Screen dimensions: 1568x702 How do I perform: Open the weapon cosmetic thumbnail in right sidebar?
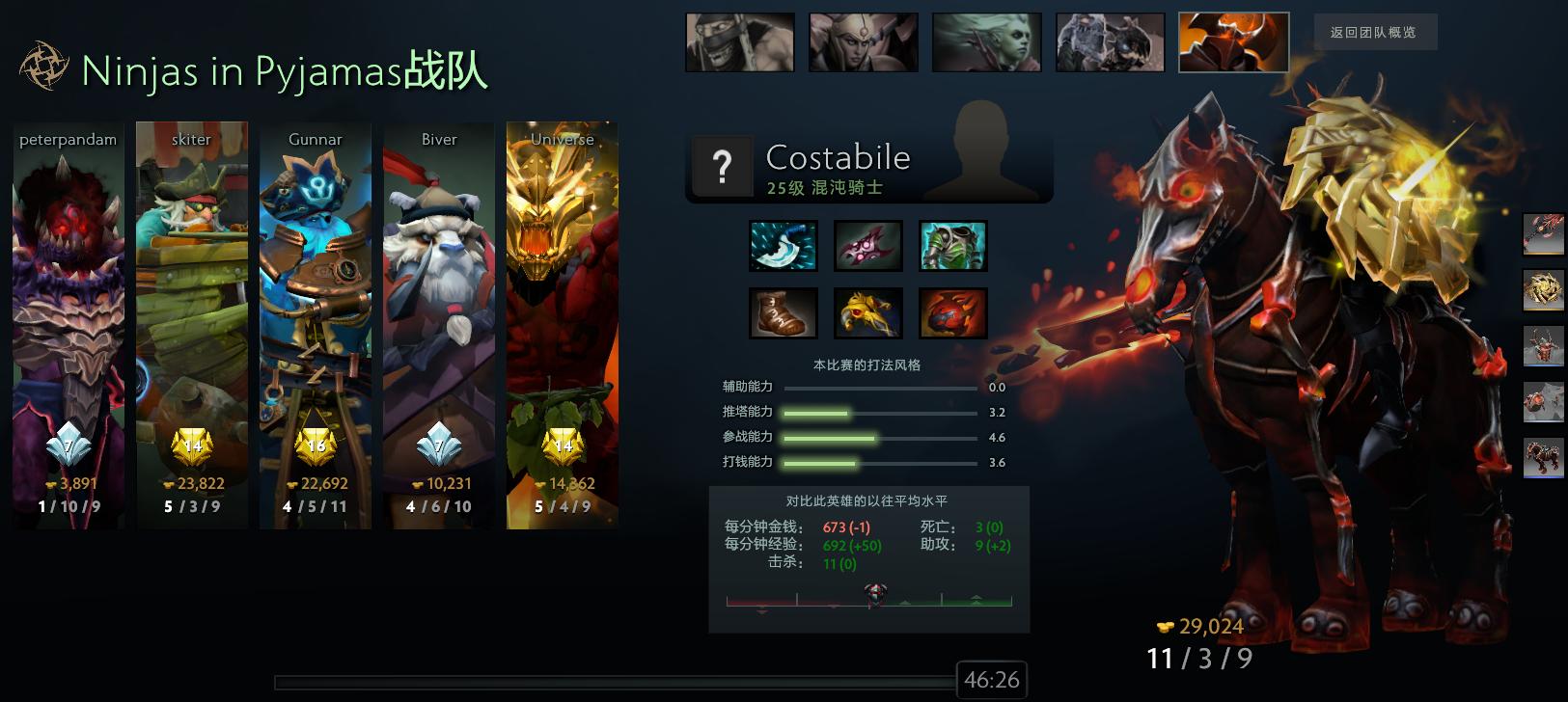point(1543,234)
